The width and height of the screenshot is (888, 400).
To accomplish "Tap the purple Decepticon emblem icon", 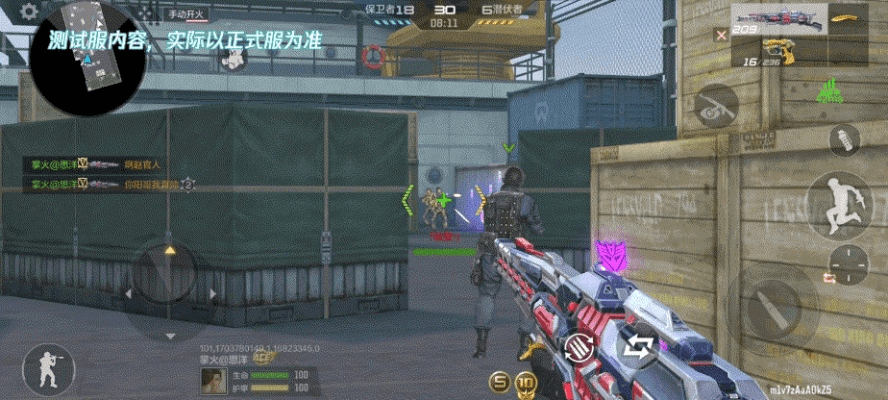I will 608,253.
